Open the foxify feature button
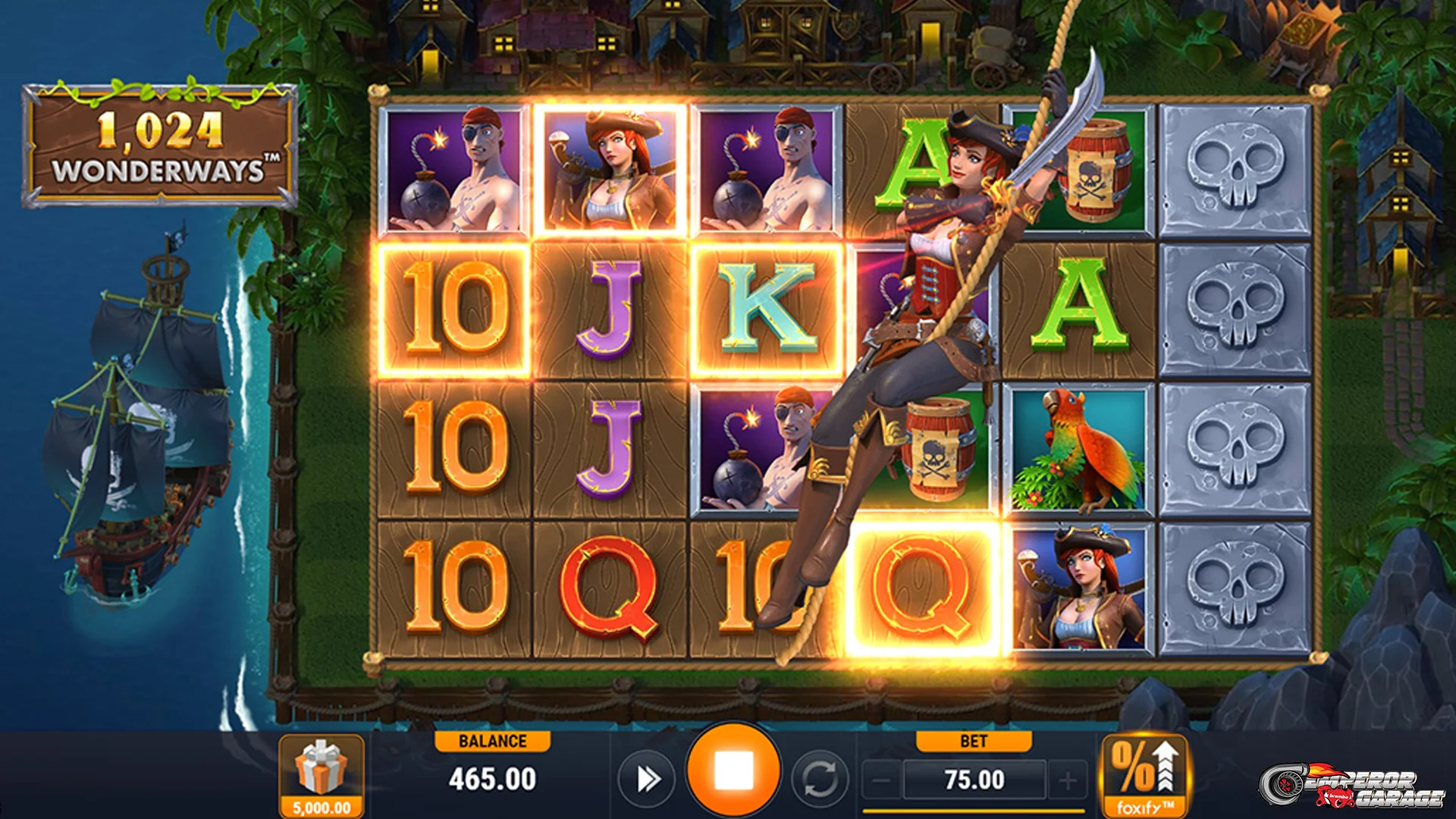The image size is (1456, 819). tap(1144, 775)
